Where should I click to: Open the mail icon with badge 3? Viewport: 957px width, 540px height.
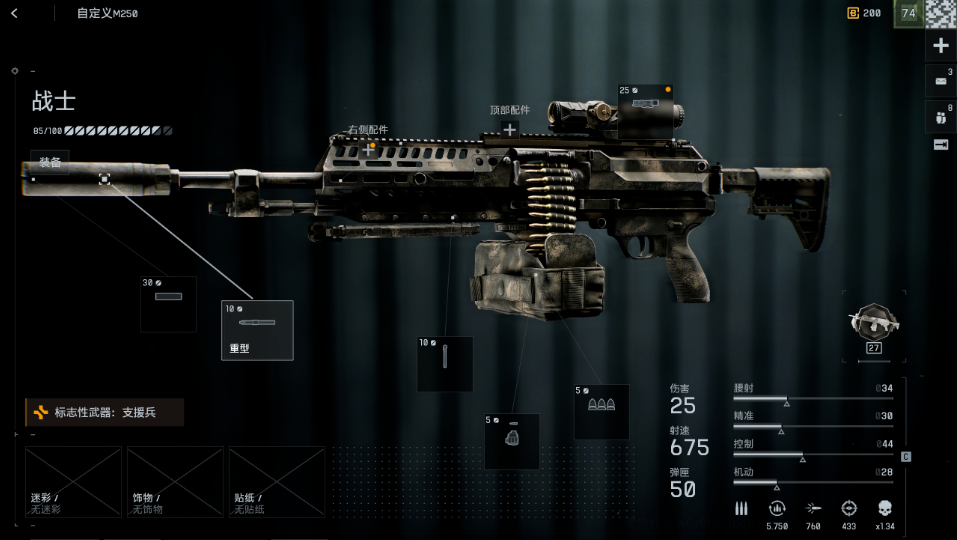click(940, 81)
